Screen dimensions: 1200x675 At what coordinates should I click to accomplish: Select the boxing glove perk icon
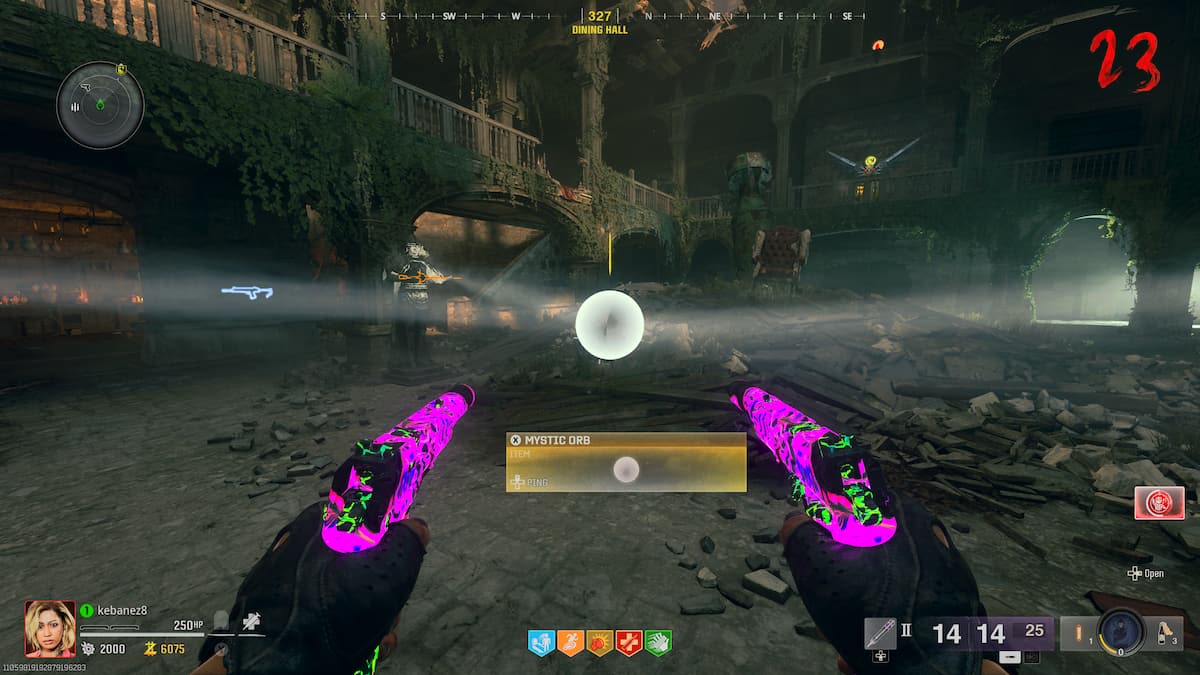pyautogui.click(x=599, y=643)
